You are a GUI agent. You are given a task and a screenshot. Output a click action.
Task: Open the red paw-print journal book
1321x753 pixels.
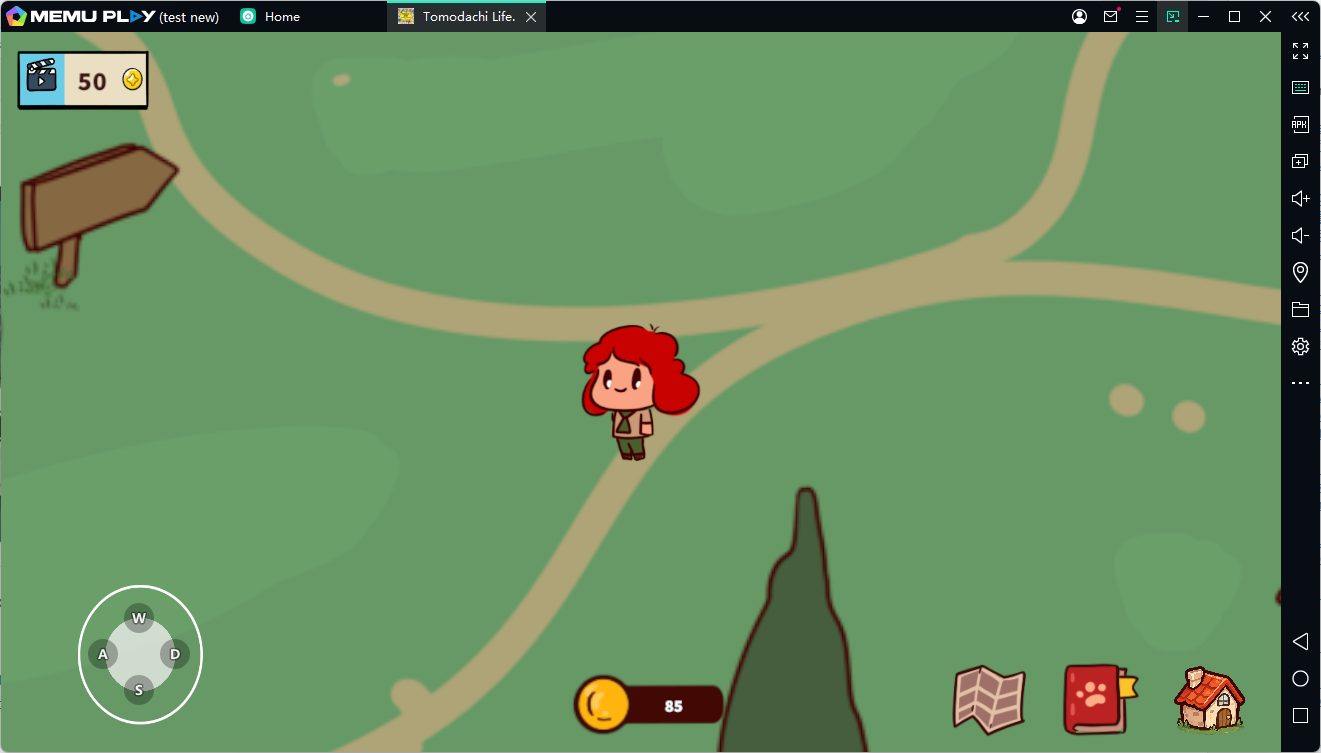(1098, 698)
